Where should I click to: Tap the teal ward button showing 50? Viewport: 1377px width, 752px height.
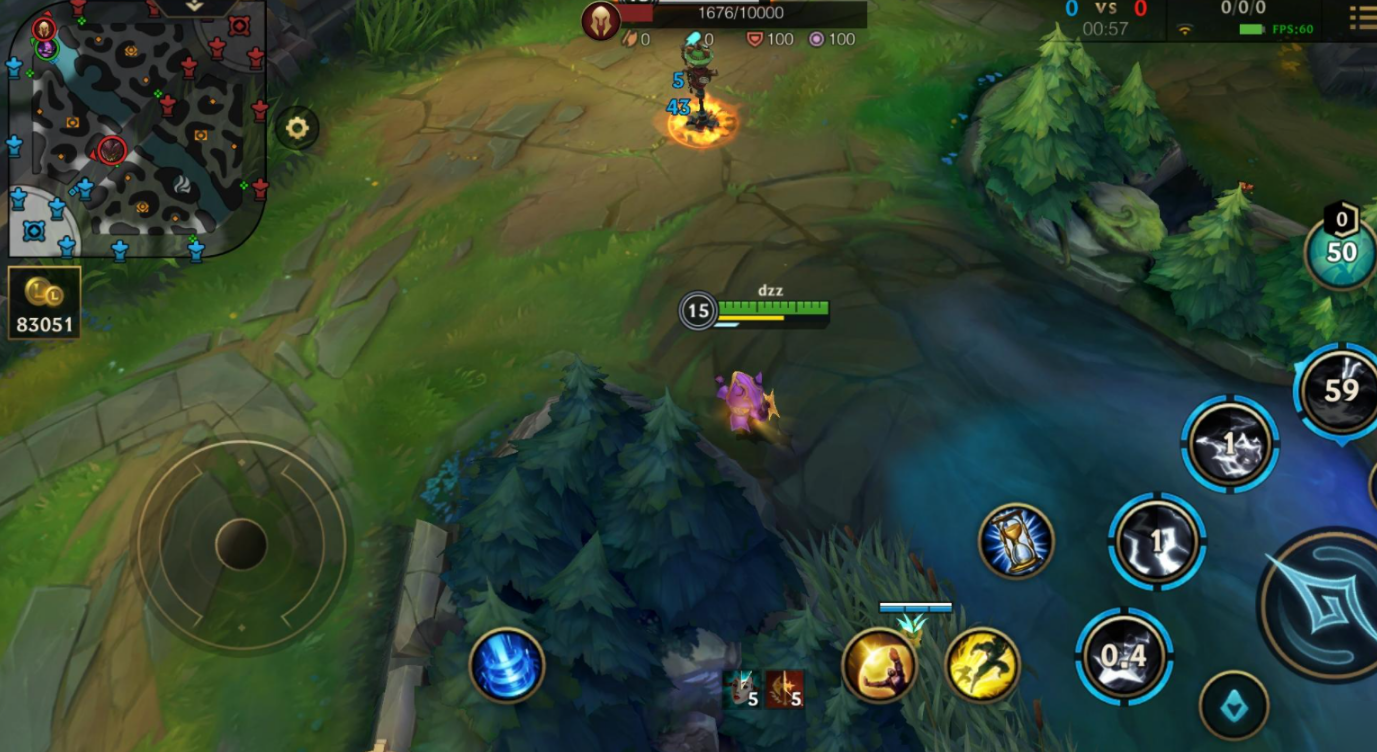1341,250
